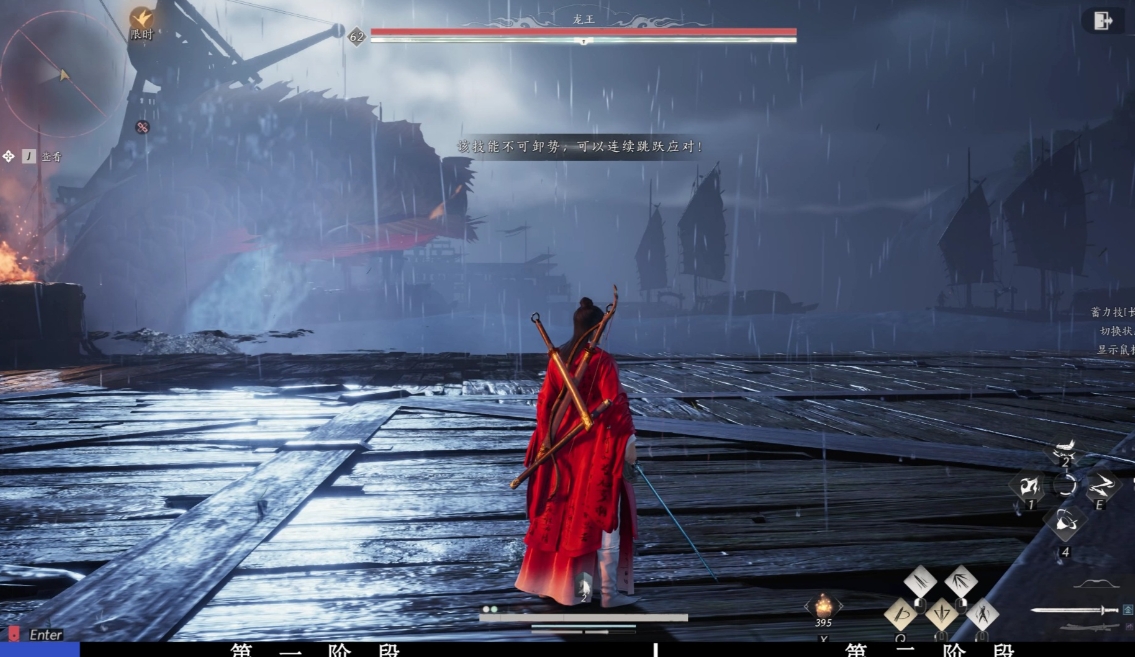This screenshot has height=657, width=1135.
Task: Activate the flame skill in slot 1
Action: [1027, 487]
